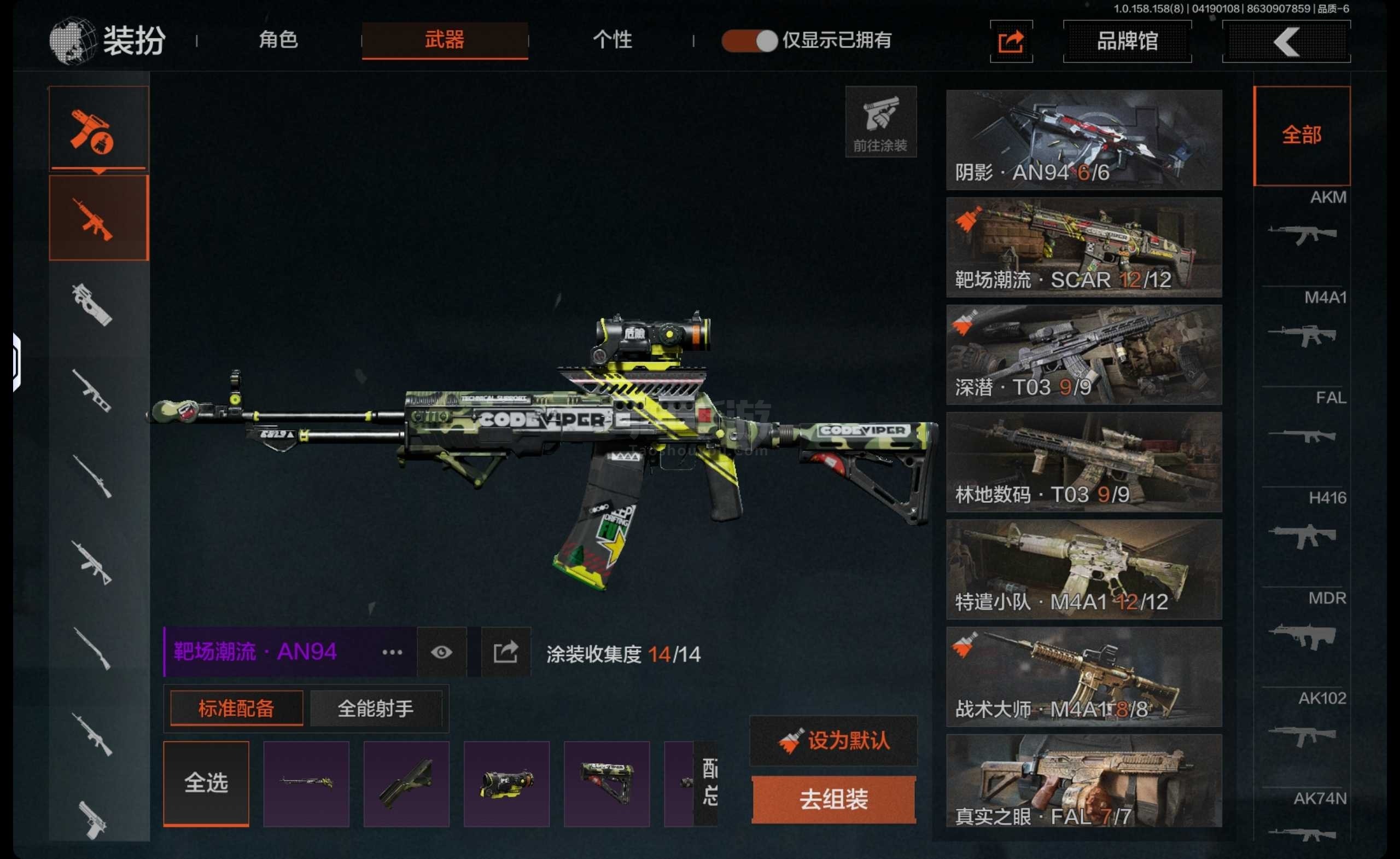The width and height of the screenshot is (1400, 859).
Task: Switch to the 角色 tab
Action: (278, 40)
